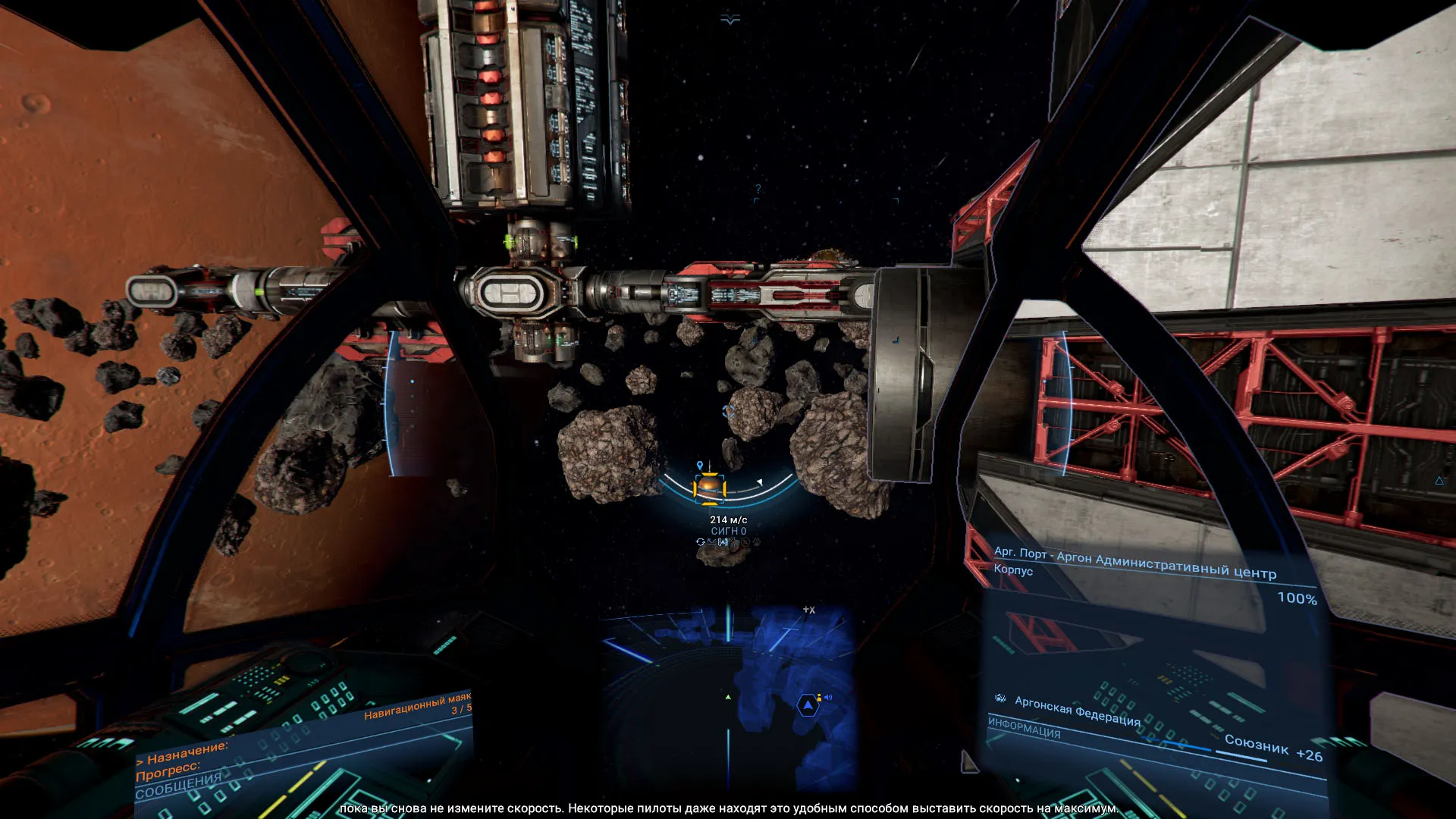This screenshot has height=819, width=1456.
Task: Click the radar display on the dashboard
Action: [730, 698]
